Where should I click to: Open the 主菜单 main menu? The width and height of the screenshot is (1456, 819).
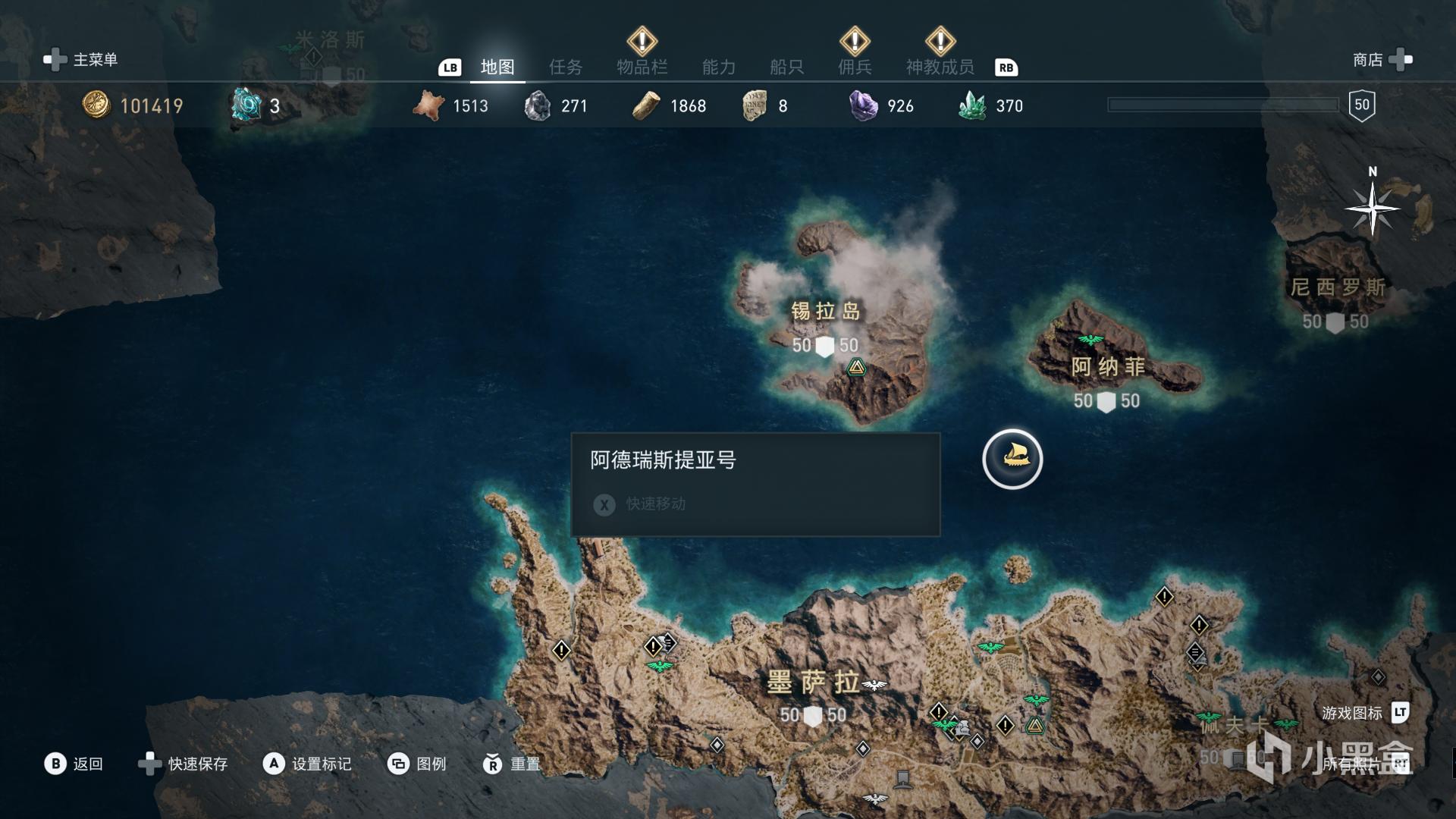pos(81,60)
